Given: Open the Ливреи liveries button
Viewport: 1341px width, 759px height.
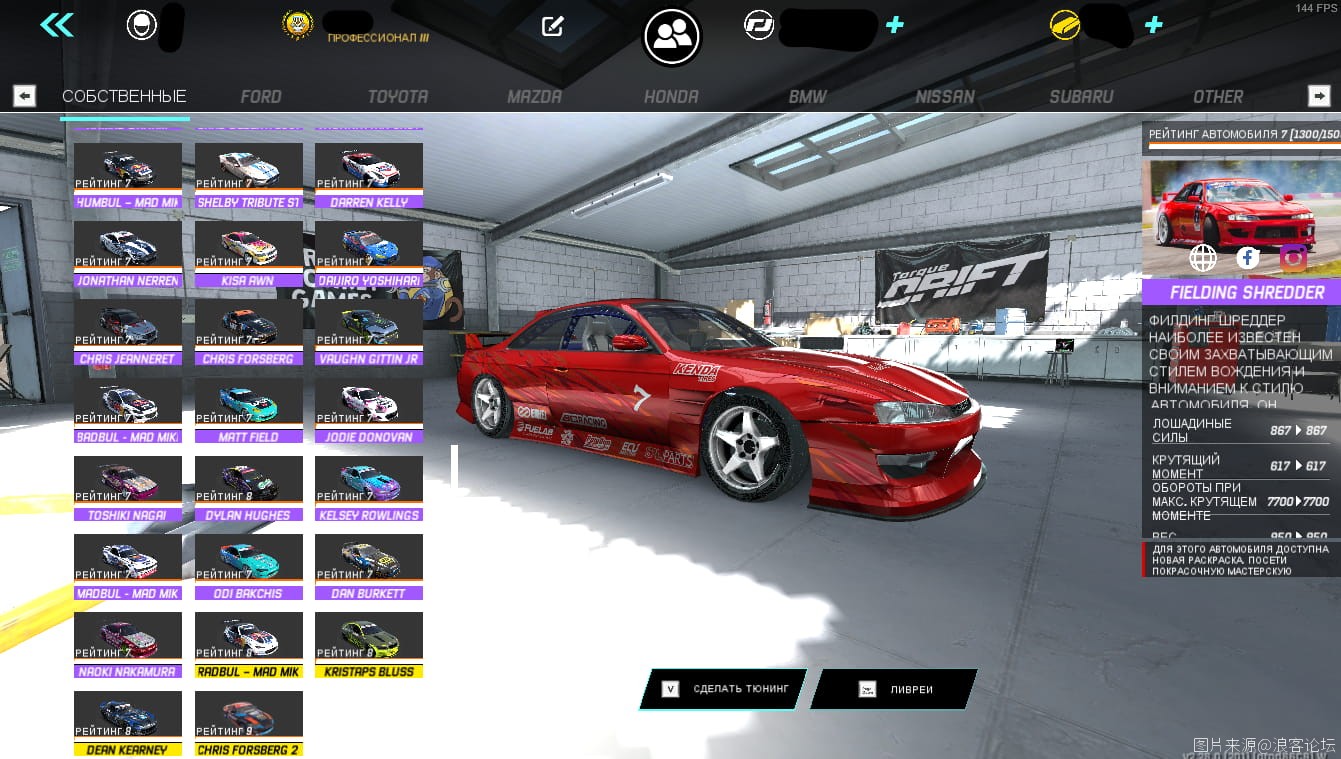Looking at the screenshot, I should [894, 689].
